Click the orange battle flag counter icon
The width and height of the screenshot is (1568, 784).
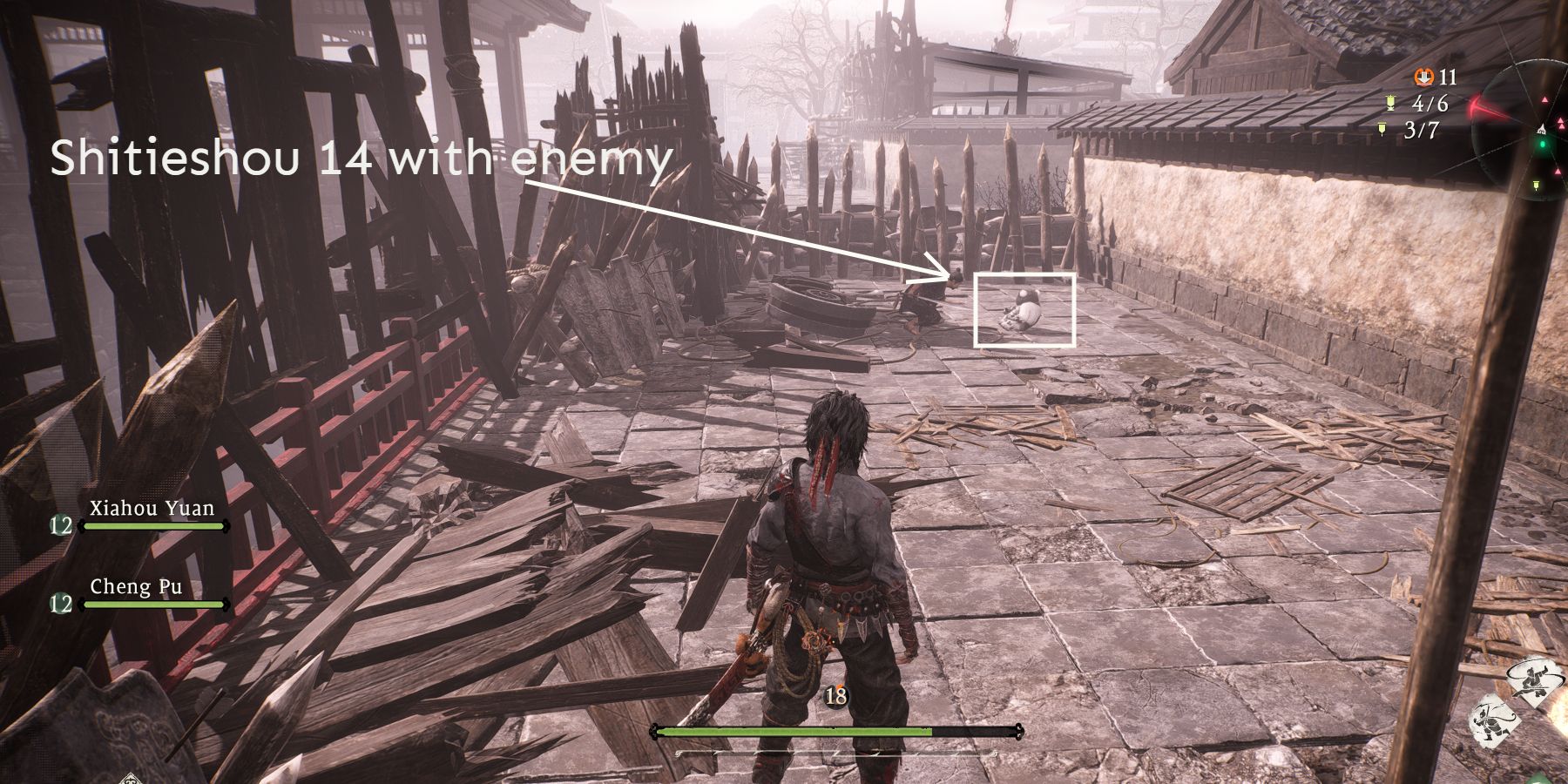[1423, 77]
